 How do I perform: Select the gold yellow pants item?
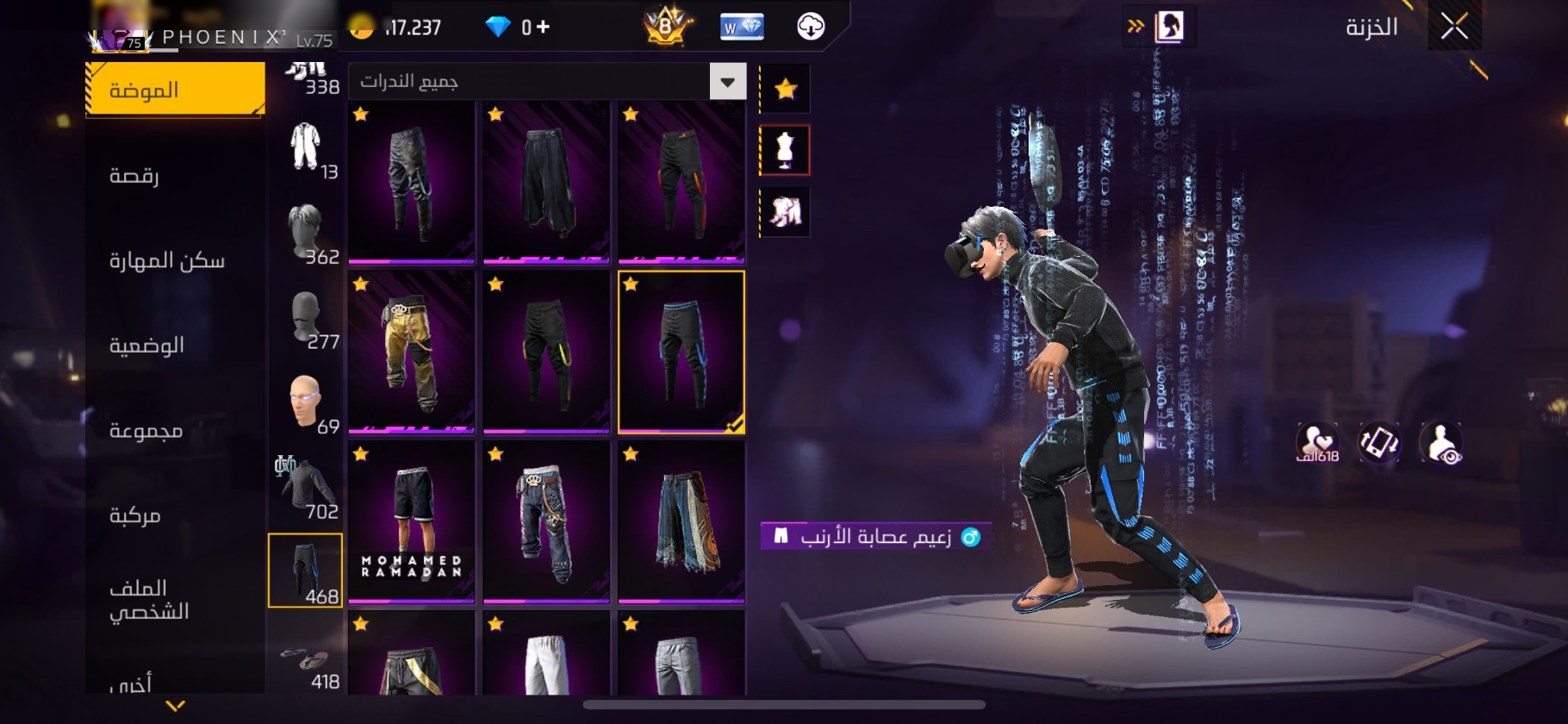(411, 352)
